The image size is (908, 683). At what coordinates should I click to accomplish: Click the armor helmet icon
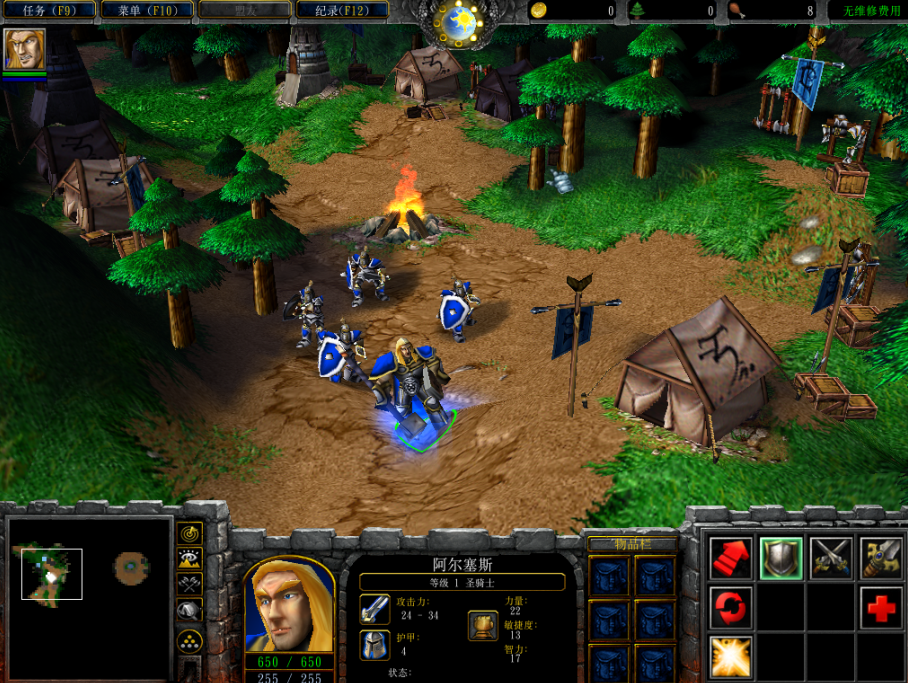[x=375, y=645]
